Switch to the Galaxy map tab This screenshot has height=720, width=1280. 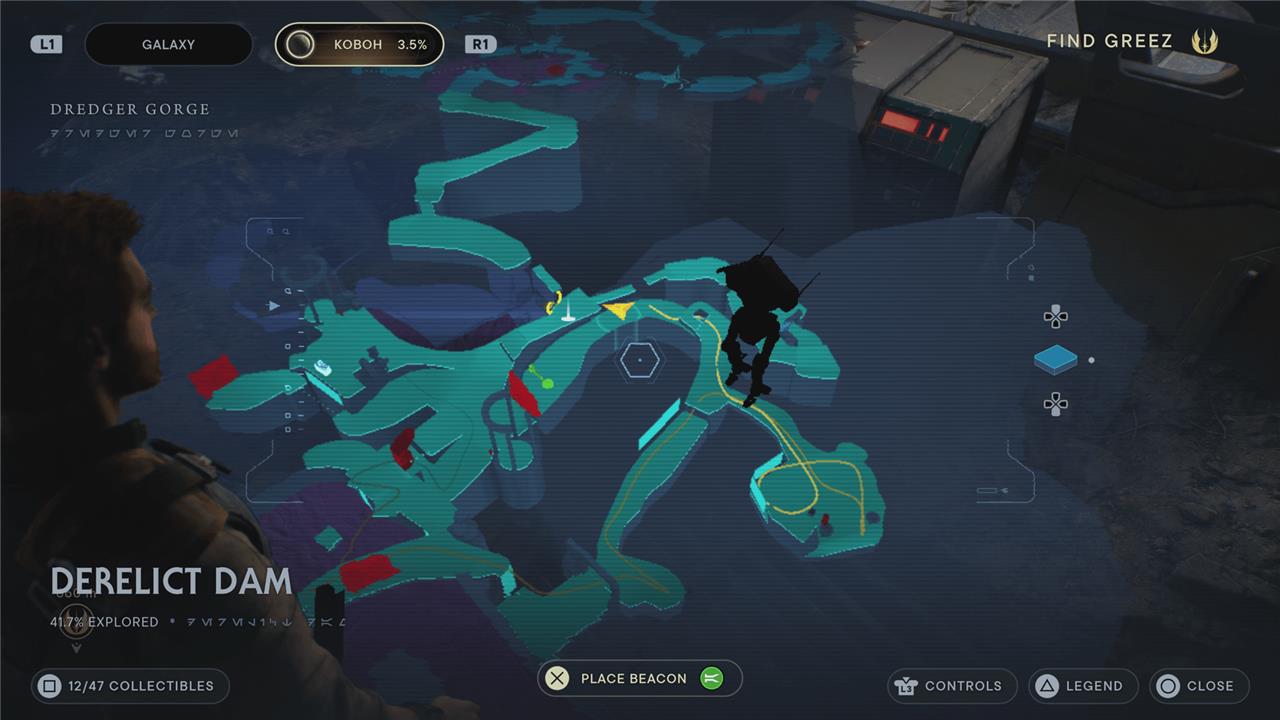pos(168,45)
